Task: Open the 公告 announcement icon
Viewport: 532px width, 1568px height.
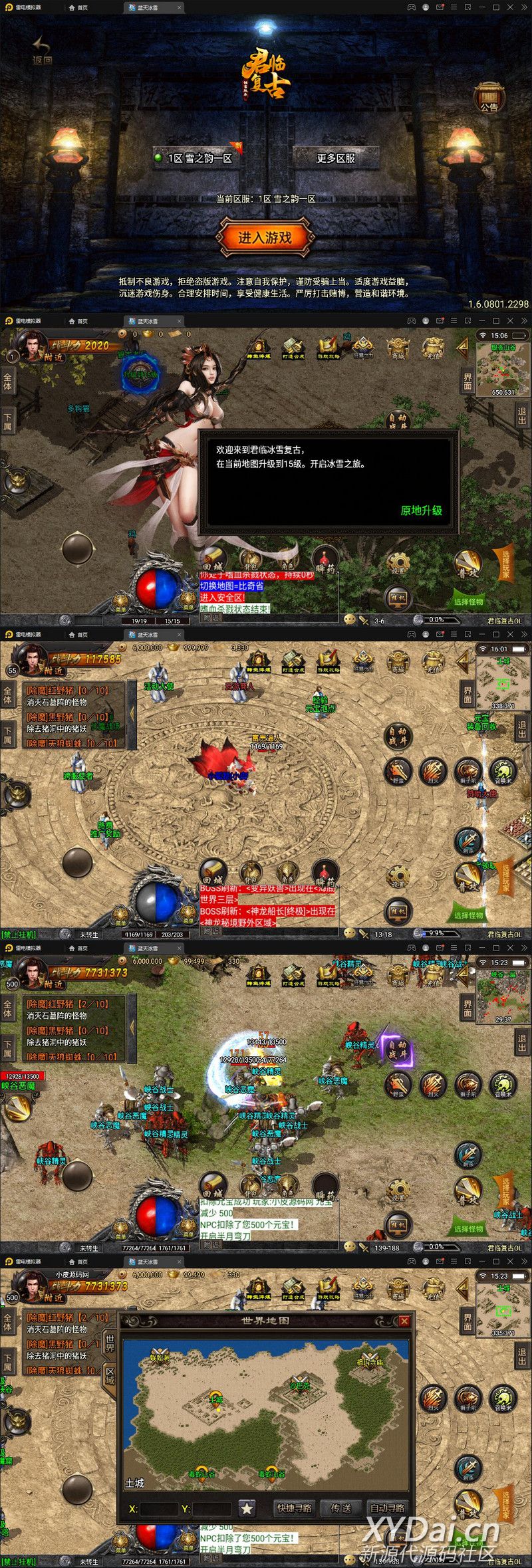Action: coord(489,97)
